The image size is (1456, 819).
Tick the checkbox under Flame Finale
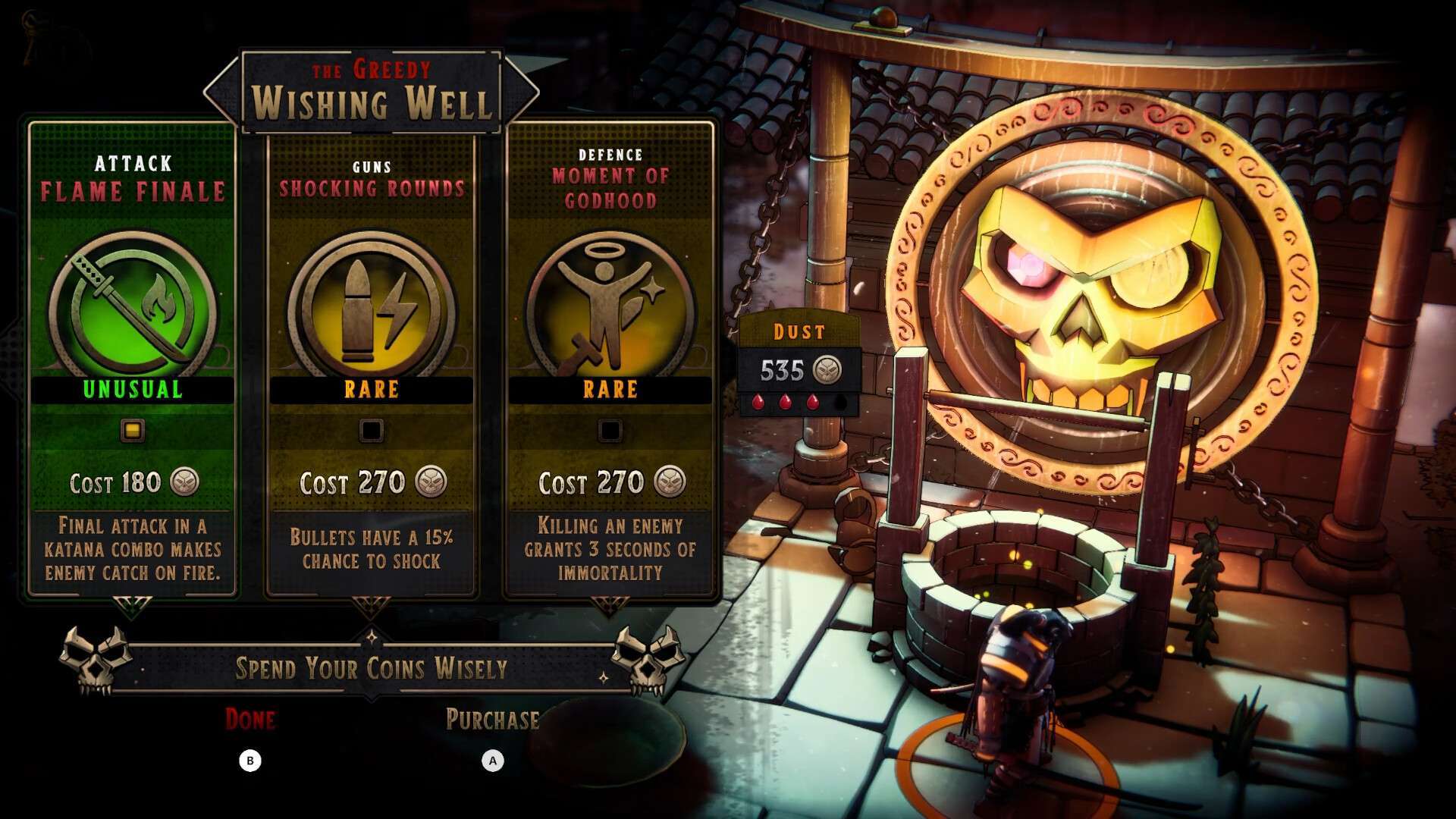coord(133,431)
